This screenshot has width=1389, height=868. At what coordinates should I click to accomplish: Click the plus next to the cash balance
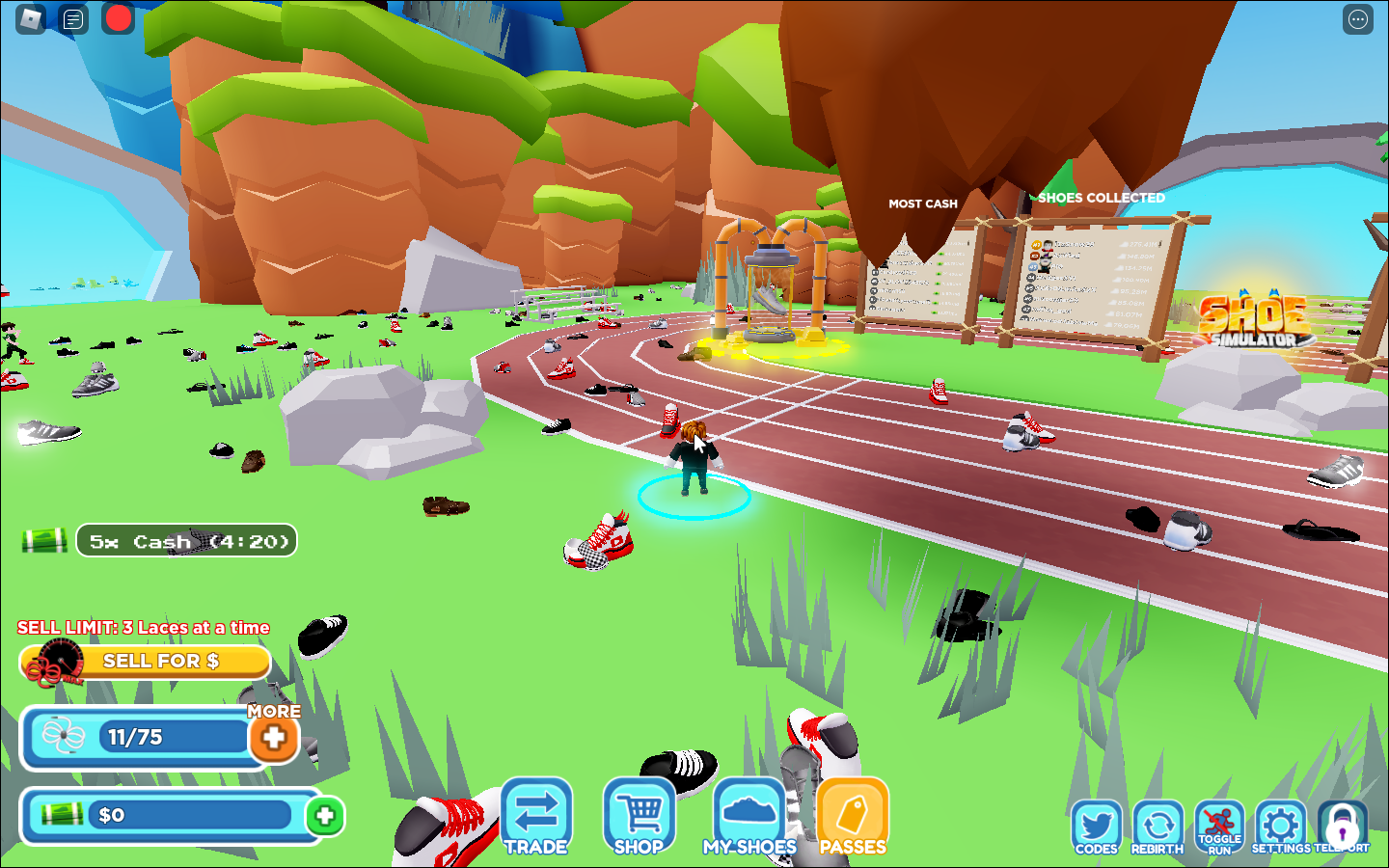coord(325,816)
